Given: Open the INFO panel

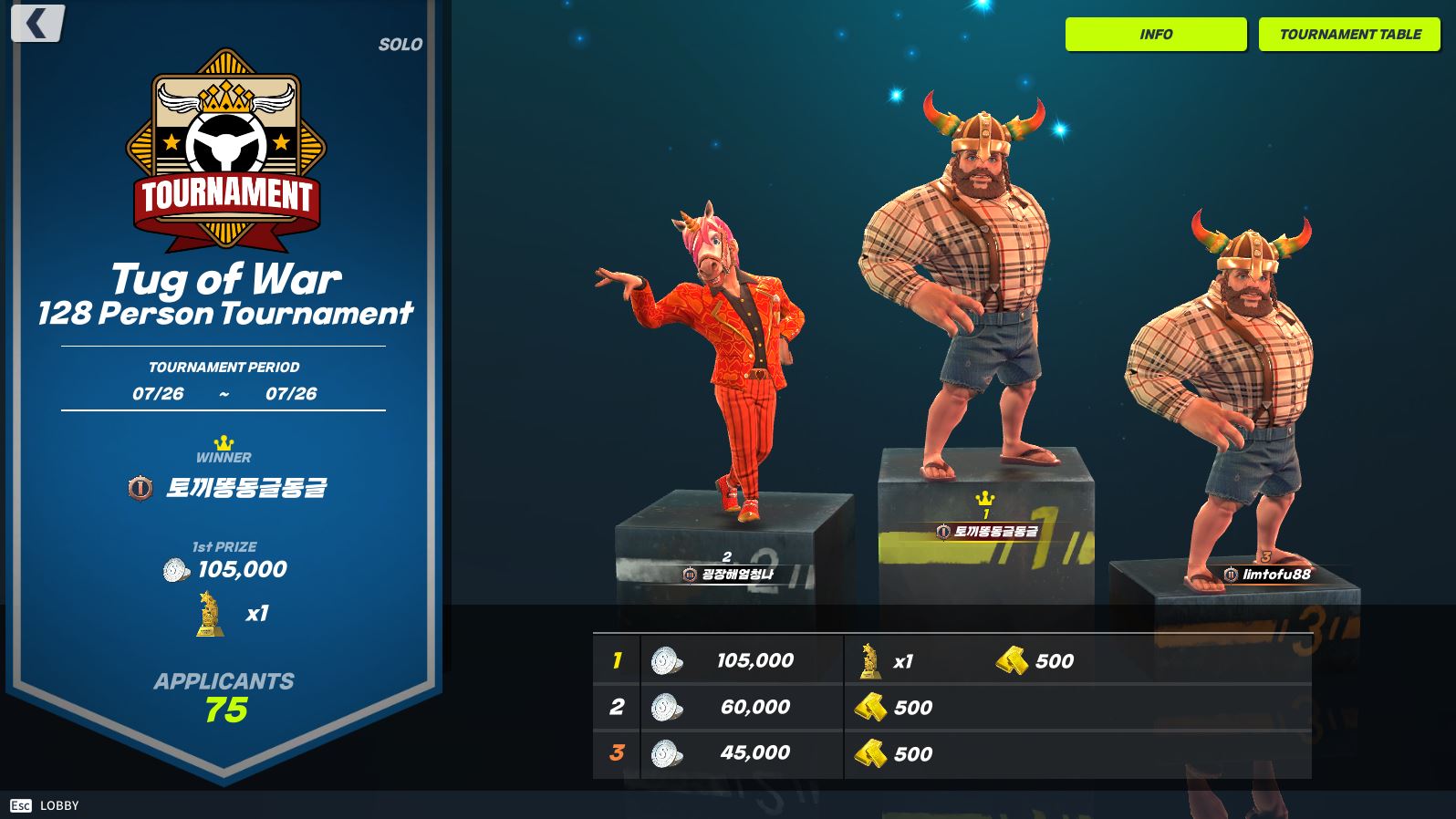Looking at the screenshot, I should pos(1155,35).
